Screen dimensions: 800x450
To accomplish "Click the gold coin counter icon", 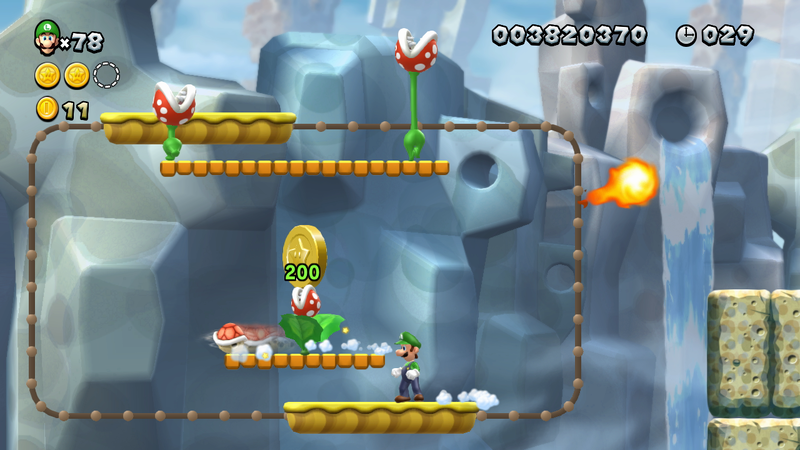I will pos(47,108).
